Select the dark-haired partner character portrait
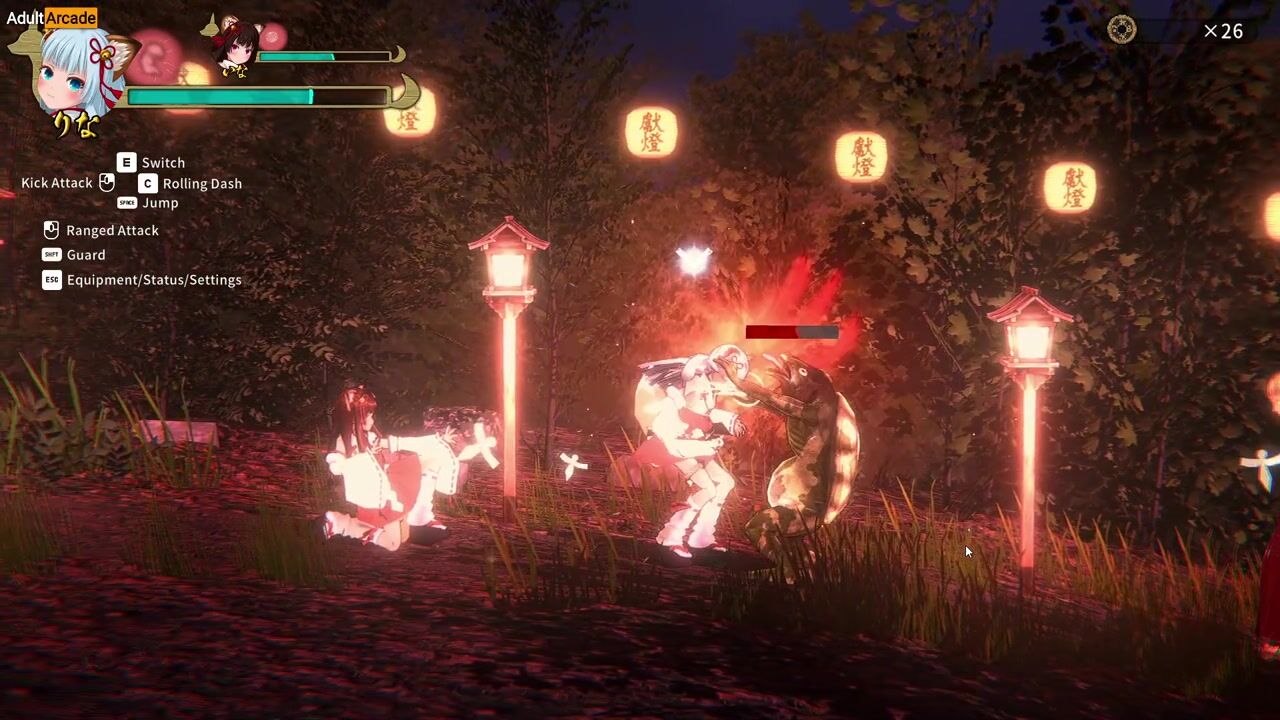 click(236, 45)
